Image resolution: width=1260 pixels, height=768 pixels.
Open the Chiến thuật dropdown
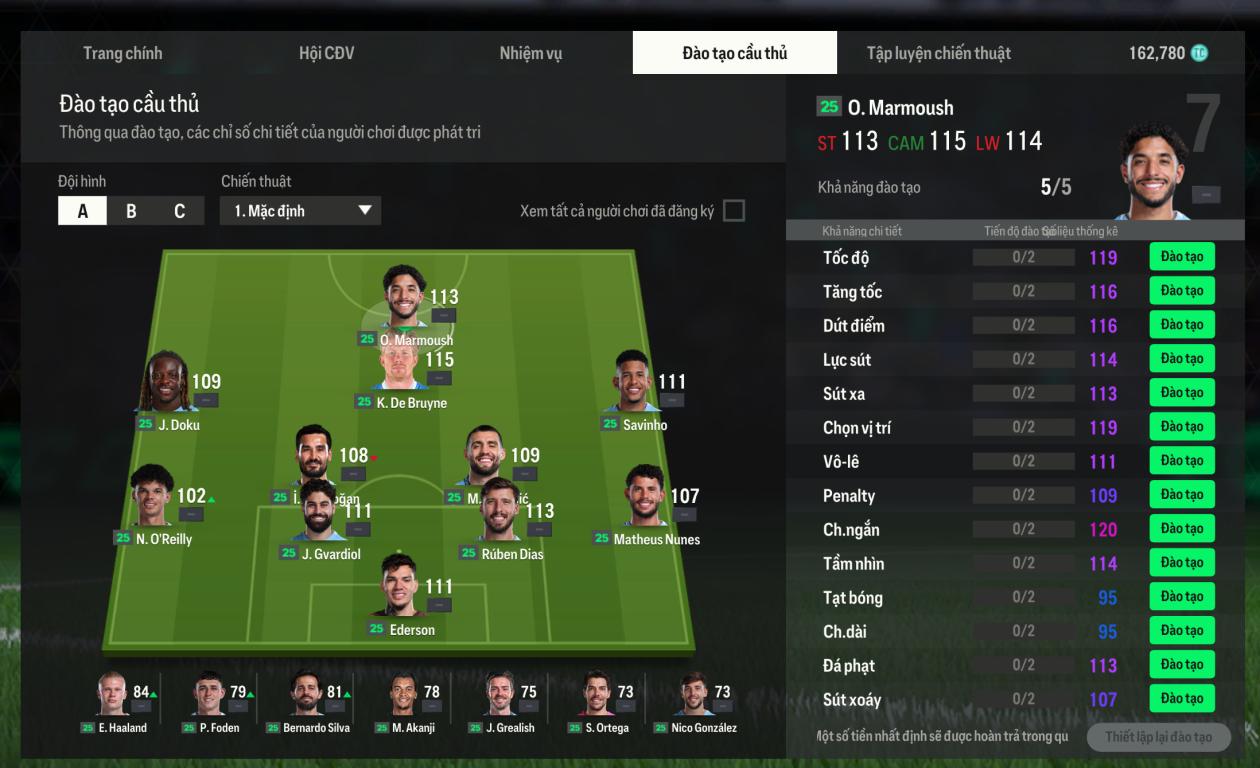pos(300,211)
